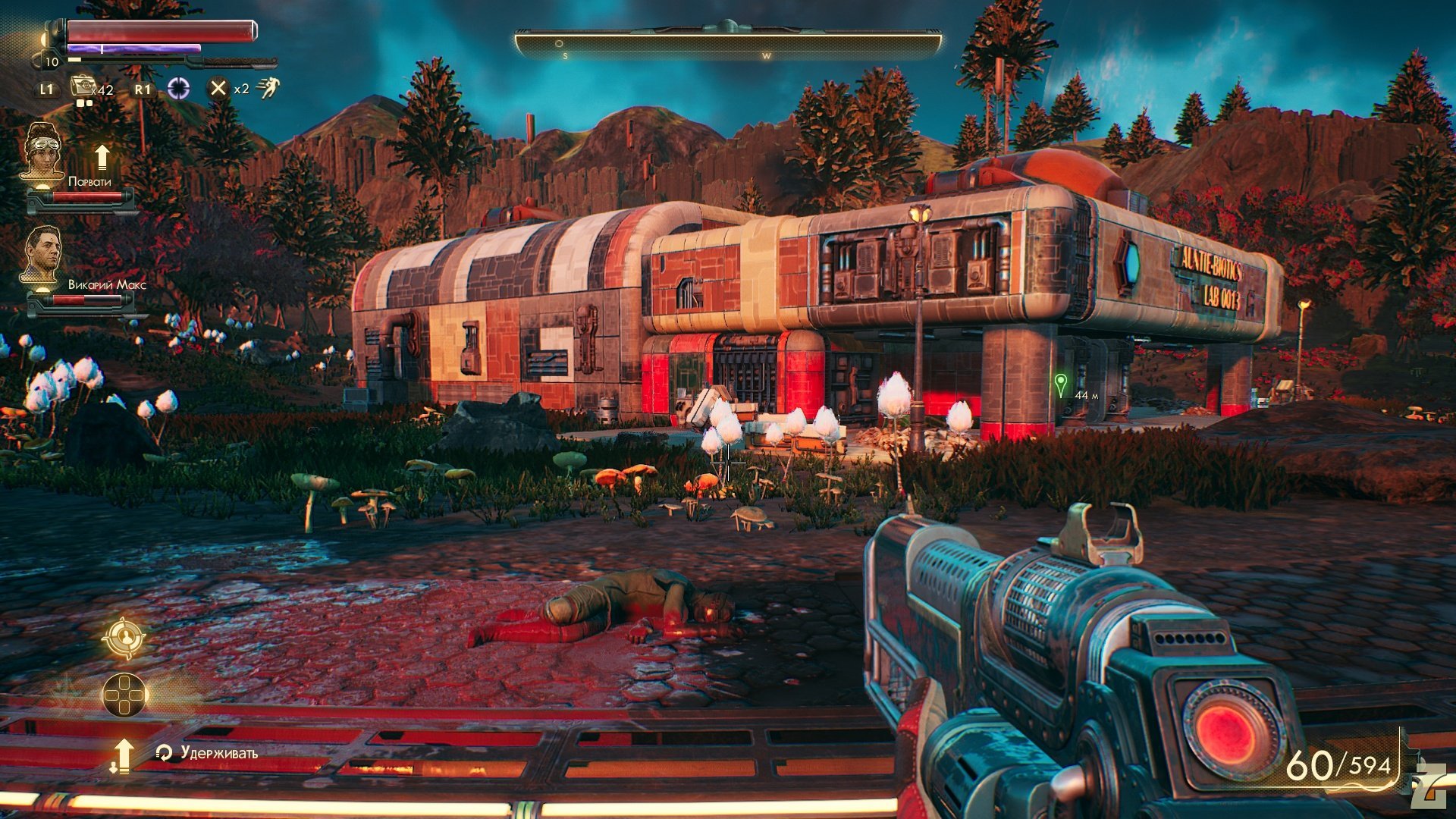Click the running figure status icon
Viewport: 1456px width, 819px height.
click(268, 88)
